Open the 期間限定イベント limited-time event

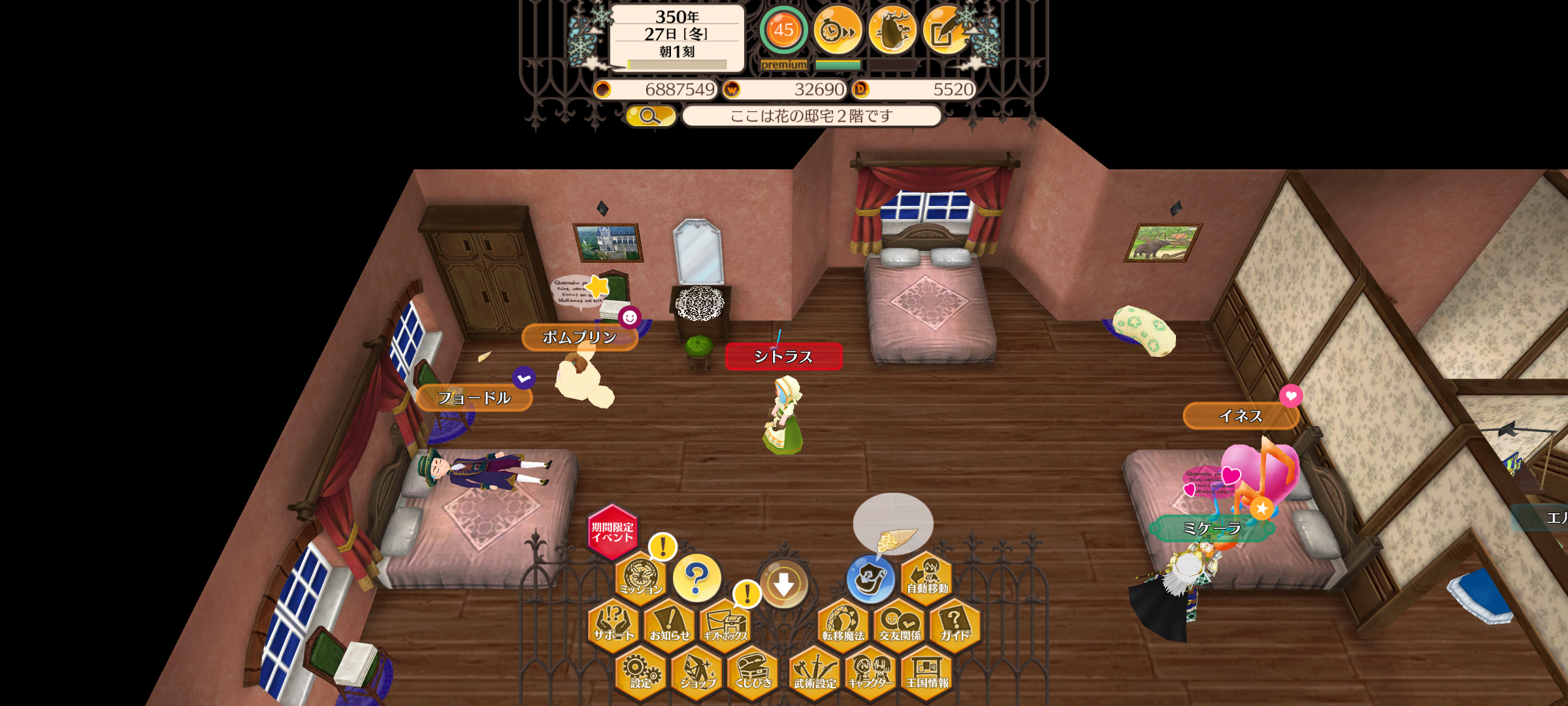(612, 531)
